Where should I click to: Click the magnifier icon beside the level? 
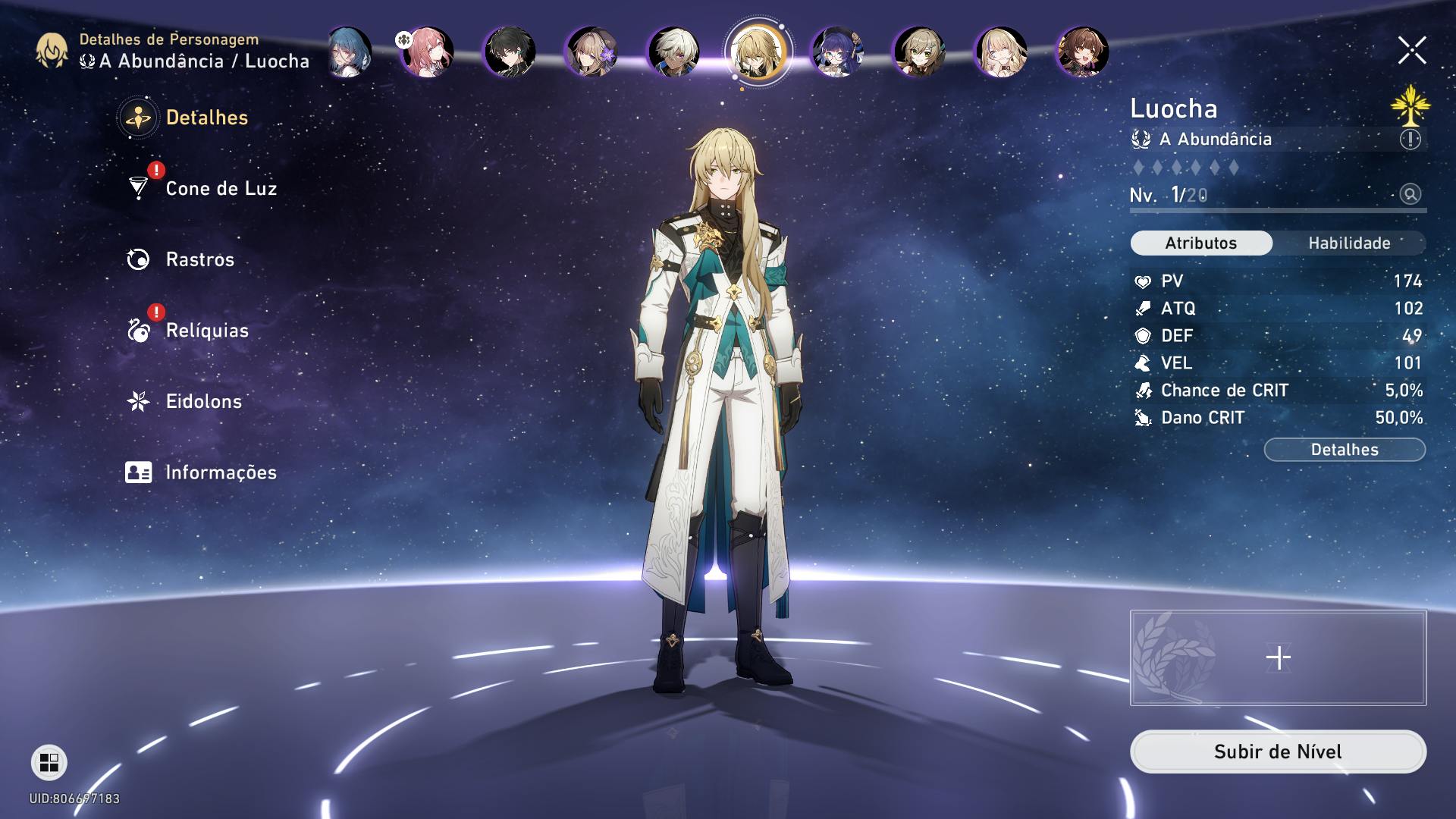1410,194
